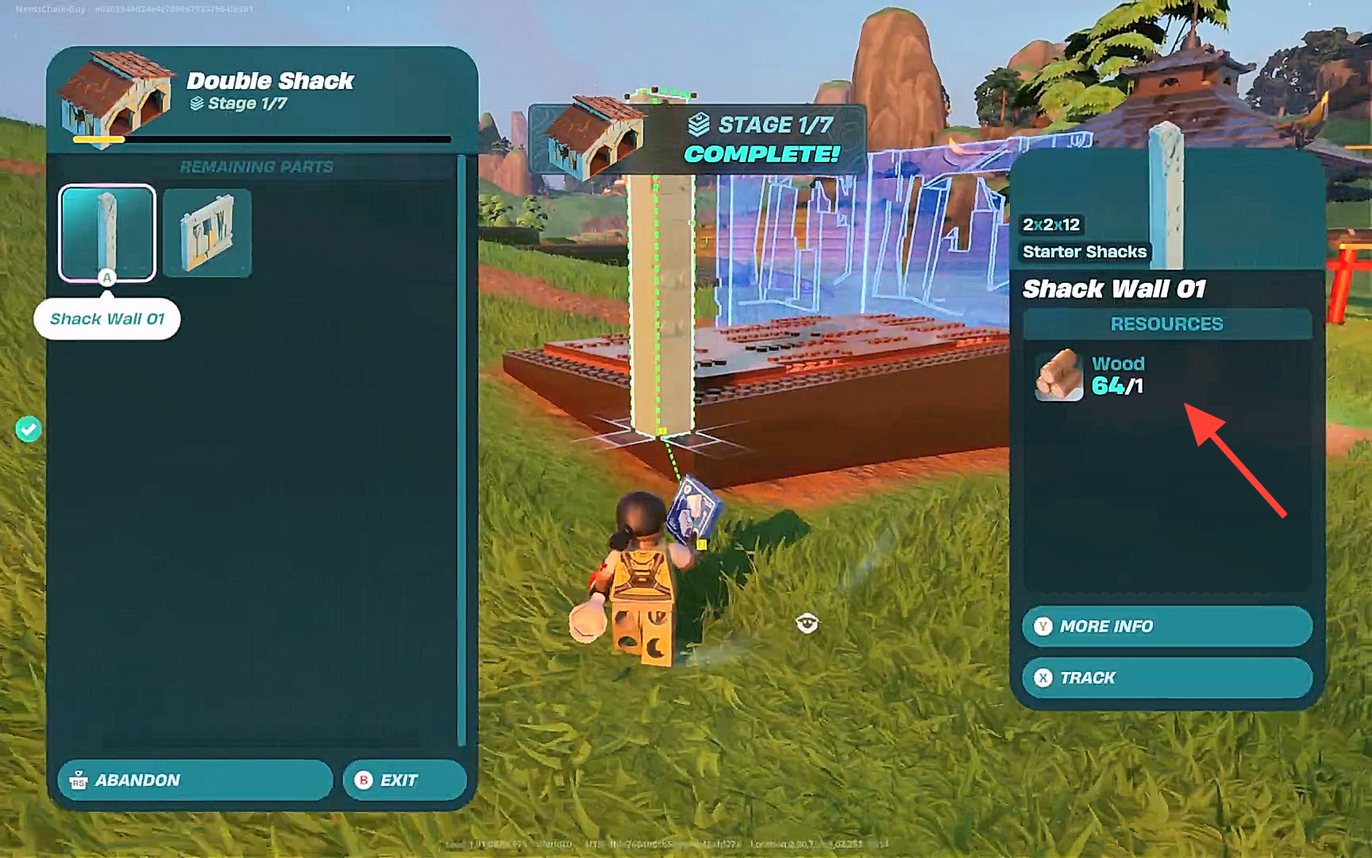Click the green checkmark icon
Screen dimensions: 1372x858
pos(28,429)
